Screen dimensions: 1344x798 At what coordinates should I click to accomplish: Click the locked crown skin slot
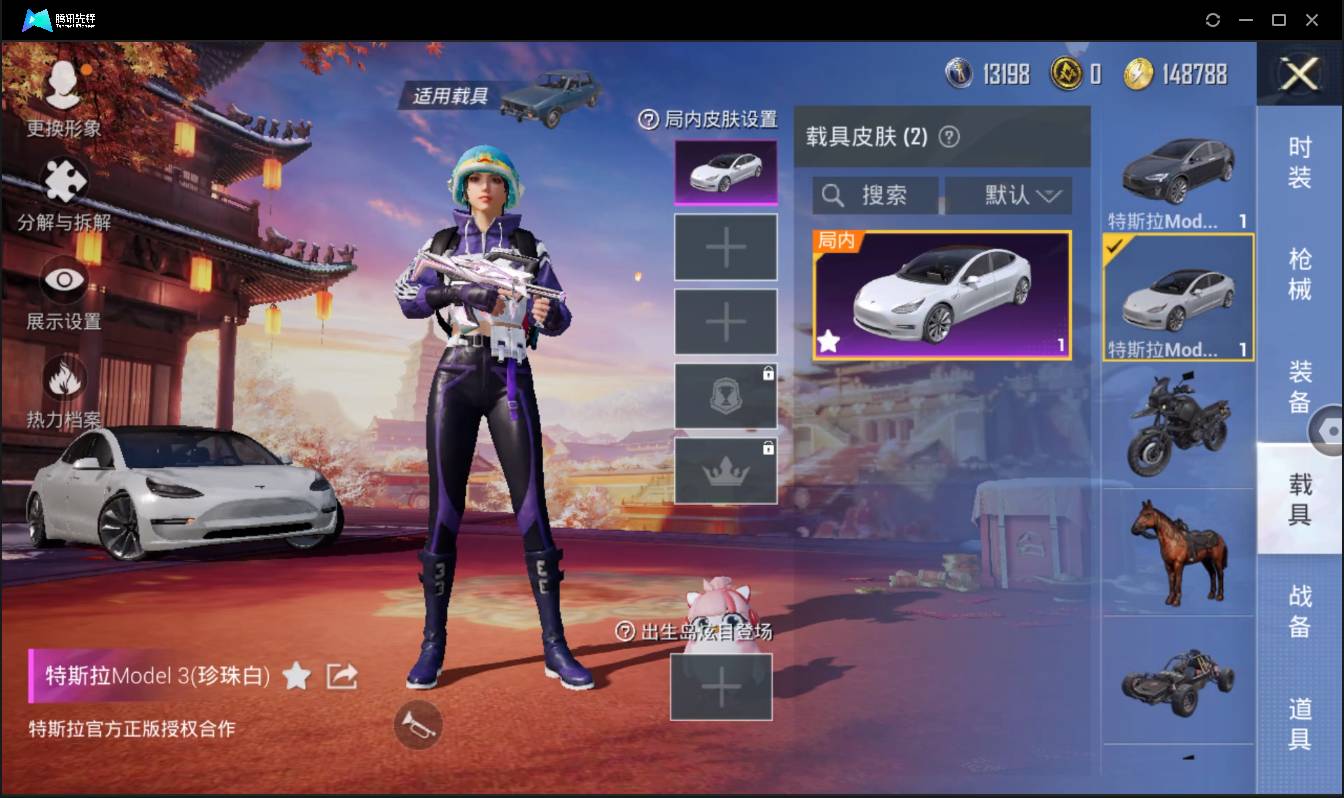725,469
